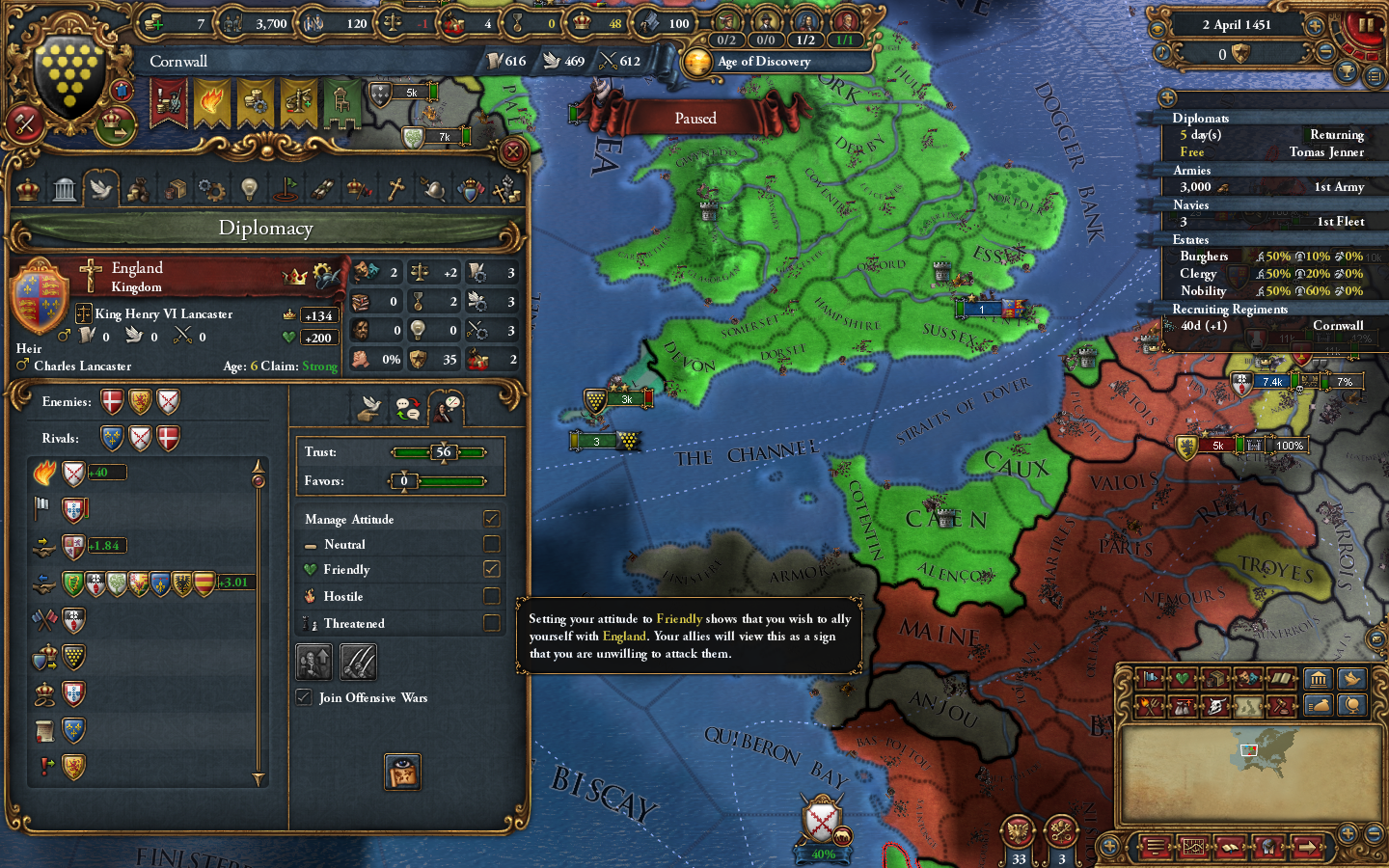1389x868 pixels.
Task: Open the Ideas lightbulb panel
Action: (250, 188)
